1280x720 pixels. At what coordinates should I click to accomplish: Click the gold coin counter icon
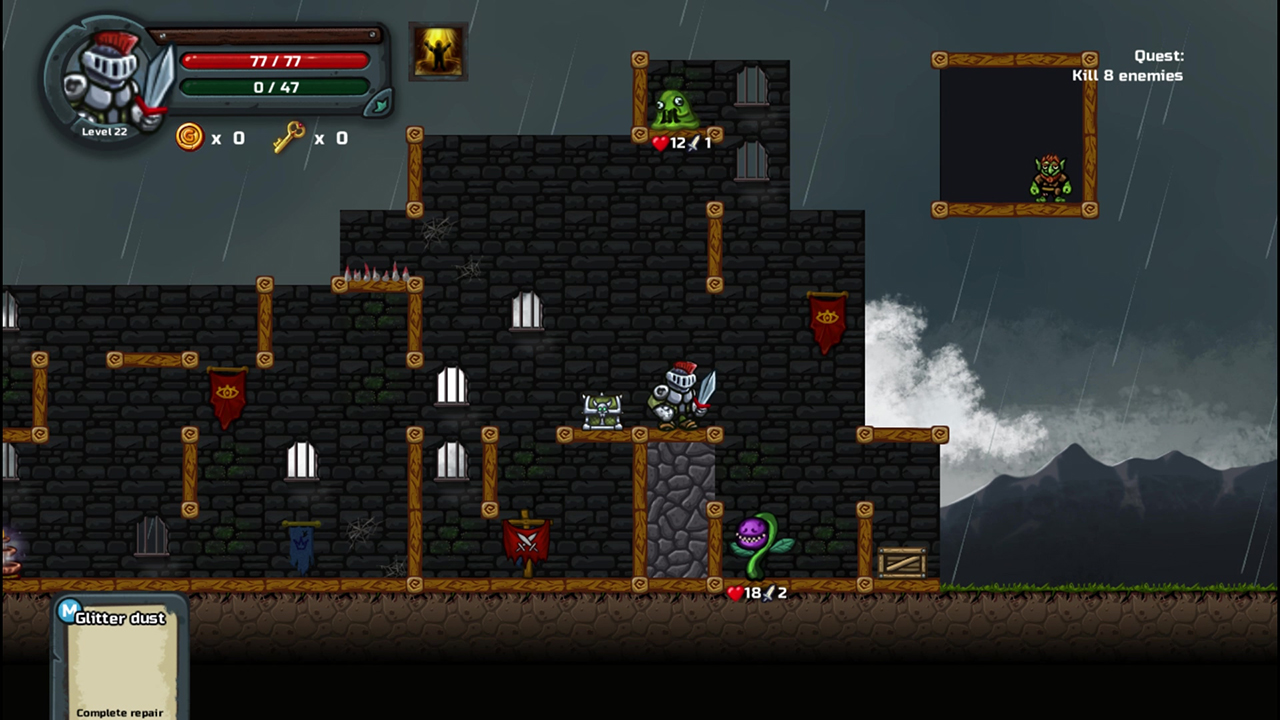pos(189,137)
